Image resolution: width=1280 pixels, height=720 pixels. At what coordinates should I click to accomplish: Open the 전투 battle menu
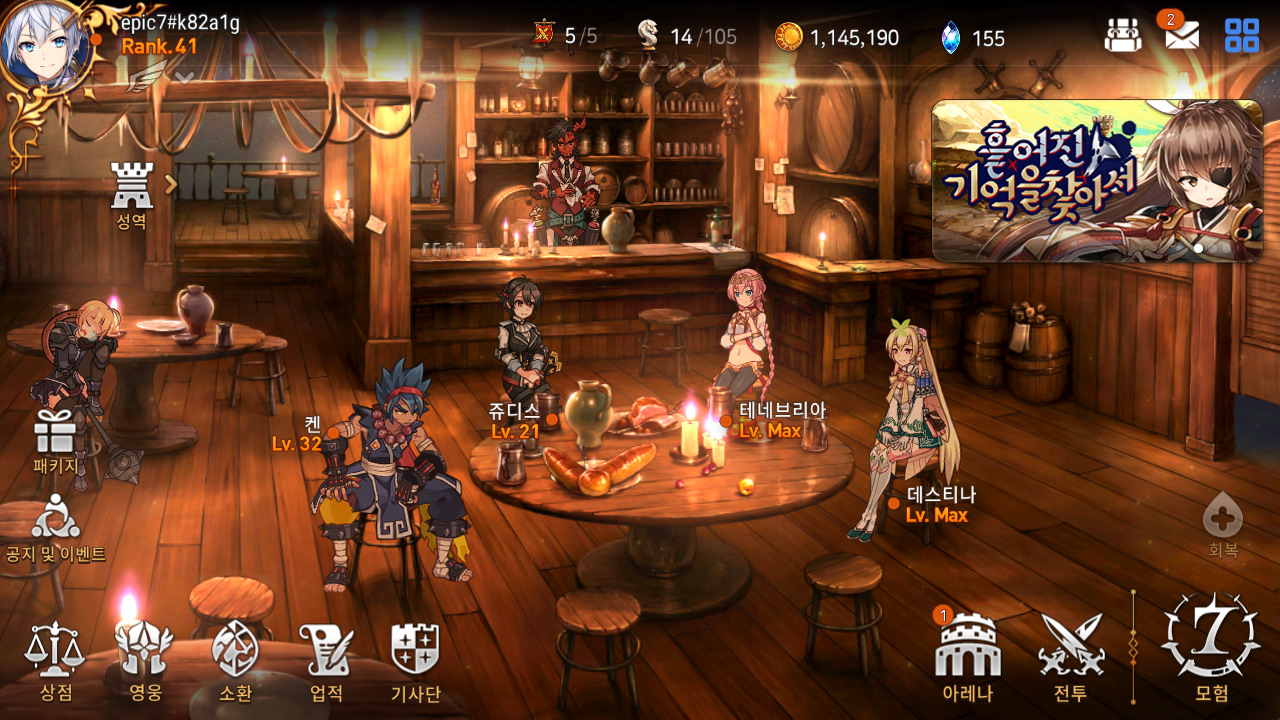[x=1070, y=655]
